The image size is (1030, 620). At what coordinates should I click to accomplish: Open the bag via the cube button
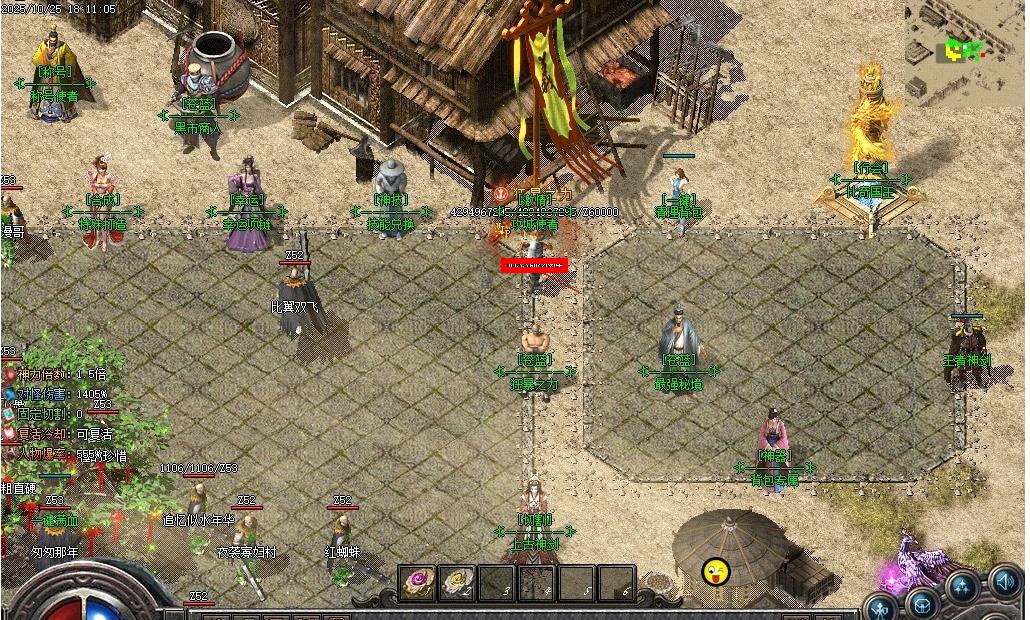tap(921, 604)
